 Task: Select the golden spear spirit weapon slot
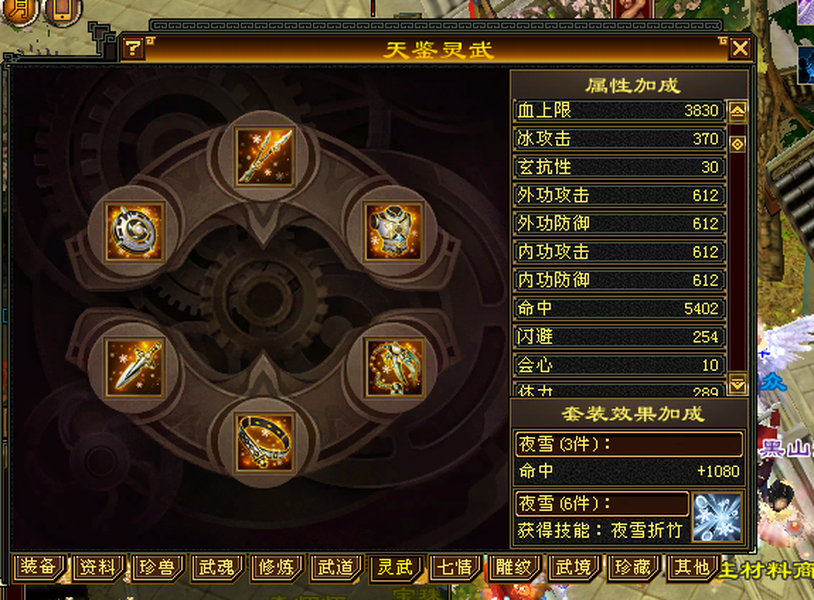(x=265, y=157)
